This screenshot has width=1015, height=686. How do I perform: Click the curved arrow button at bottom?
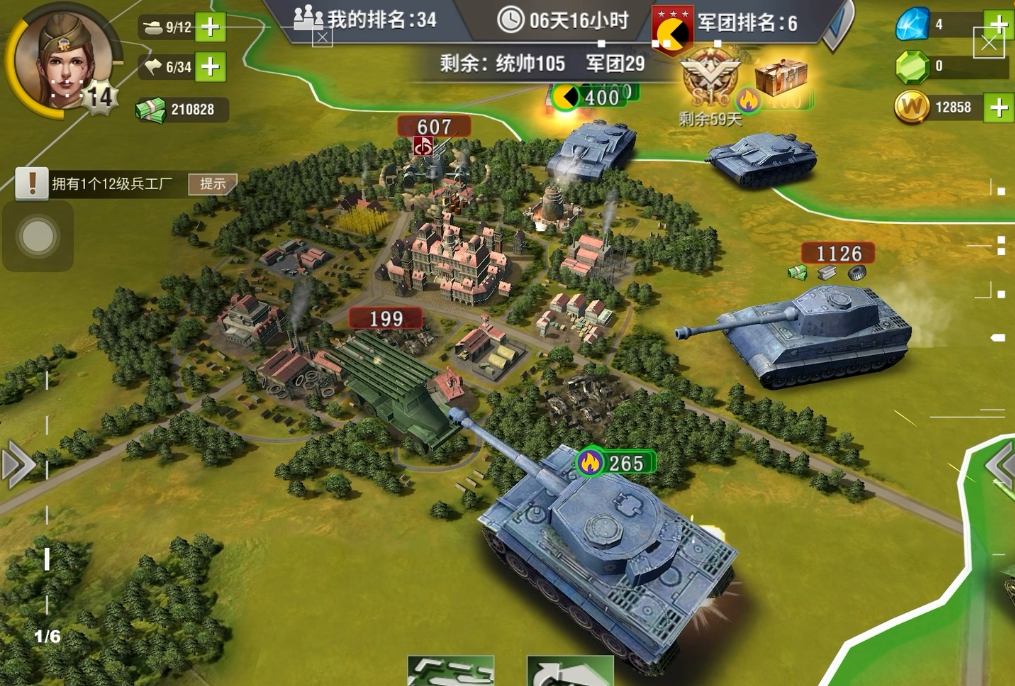click(x=570, y=672)
